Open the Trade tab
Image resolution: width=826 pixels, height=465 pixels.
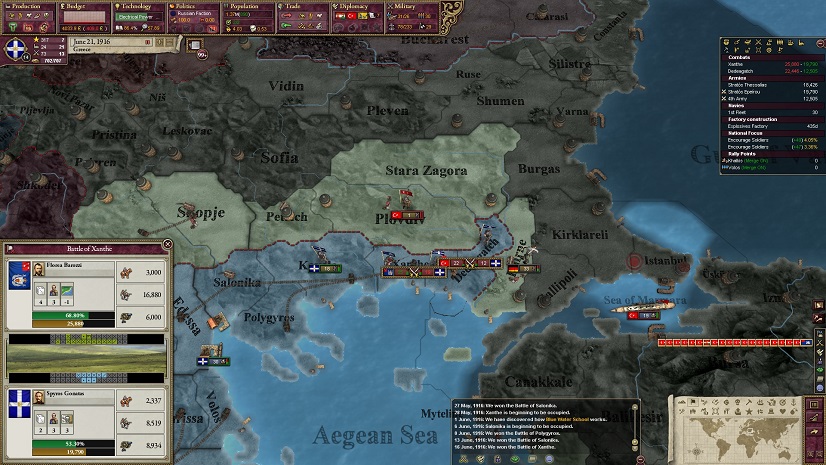pyautogui.click(x=290, y=7)
